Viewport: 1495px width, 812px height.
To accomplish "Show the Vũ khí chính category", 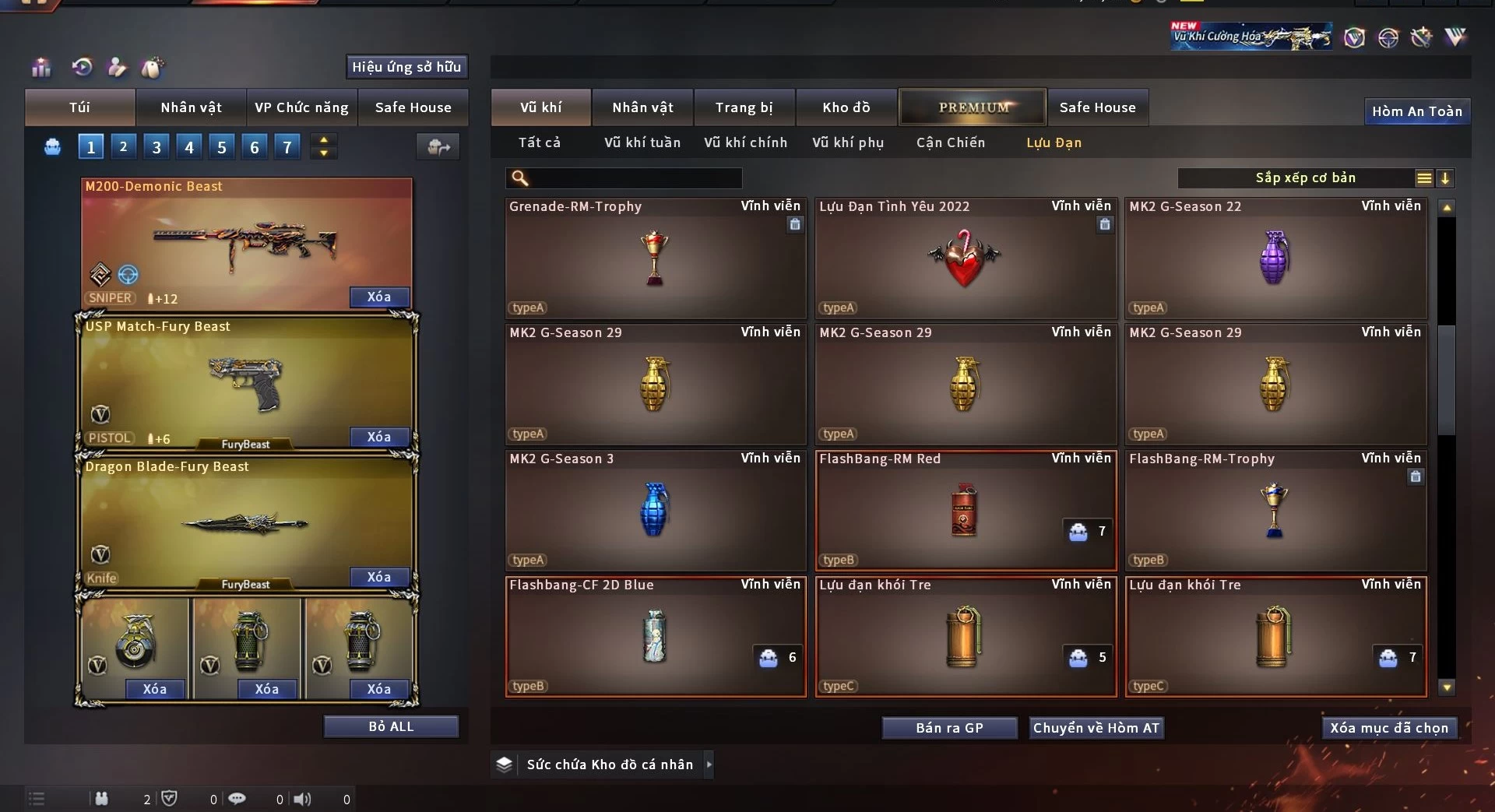I will pyautogui.click(x=745, y=142).
